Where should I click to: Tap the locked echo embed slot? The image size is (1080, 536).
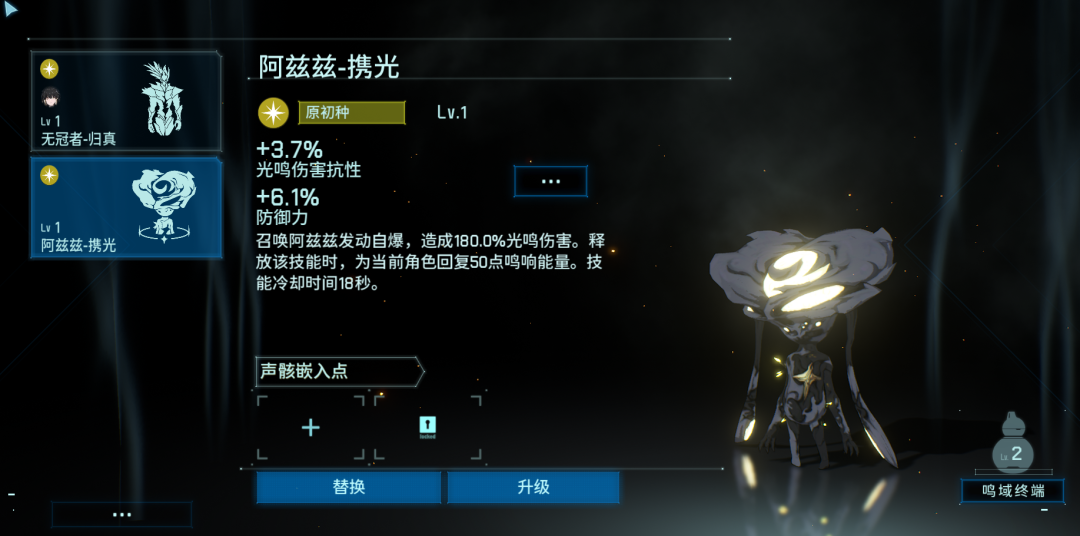(428, 428)
